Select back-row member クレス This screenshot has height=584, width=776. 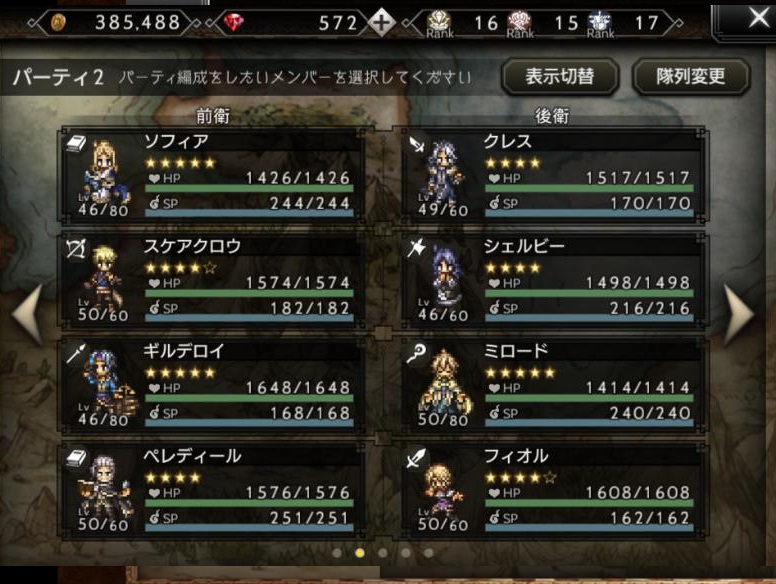(552, 172)
